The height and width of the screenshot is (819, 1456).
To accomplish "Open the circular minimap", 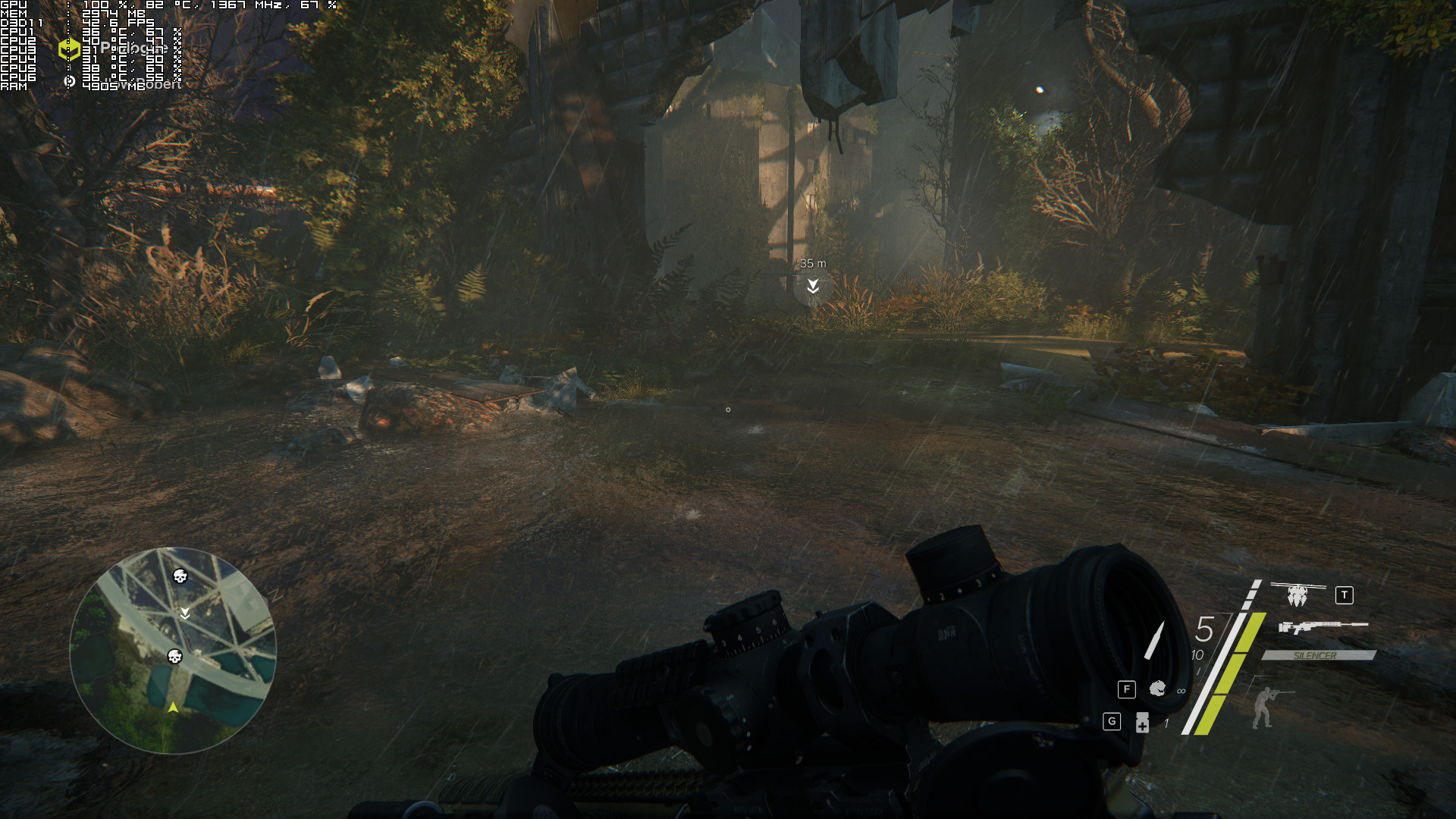I will point(173,650).
